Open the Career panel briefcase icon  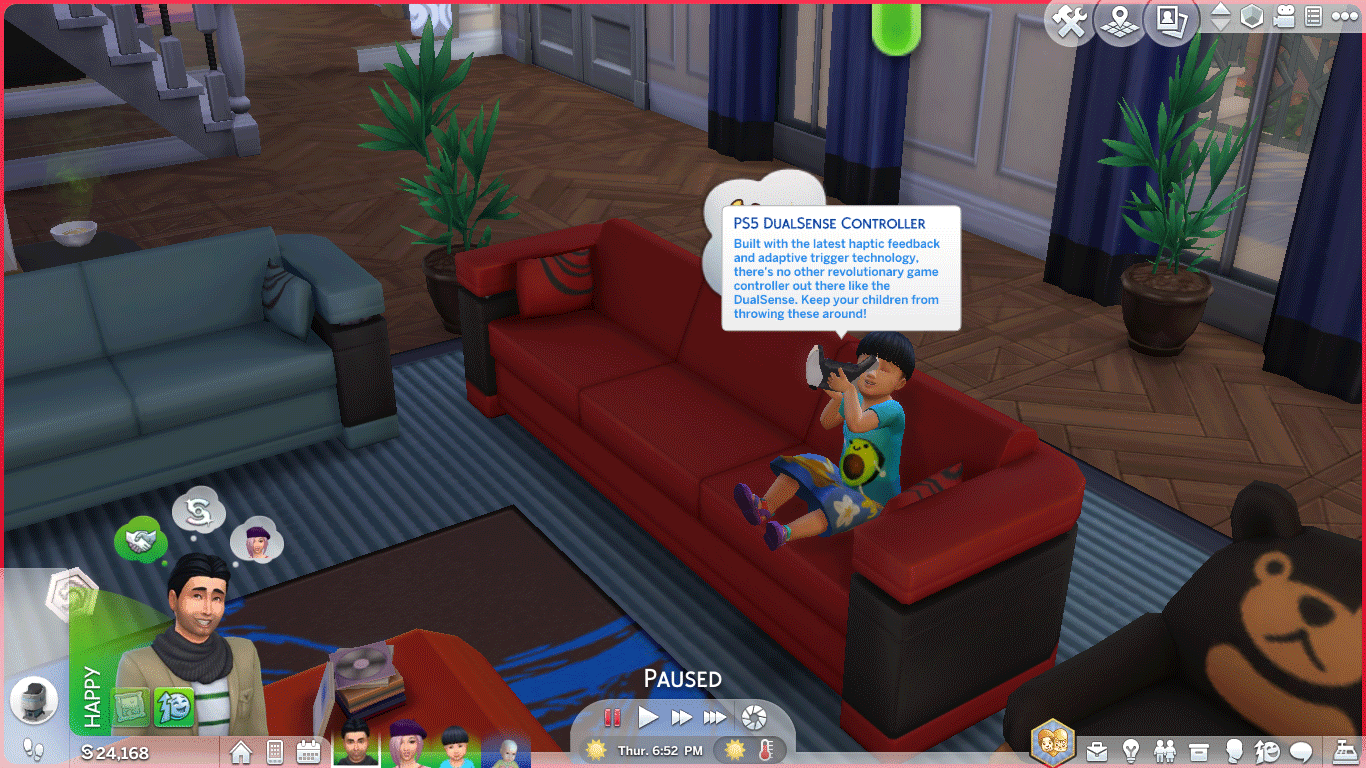click(x=1097, y=751)
